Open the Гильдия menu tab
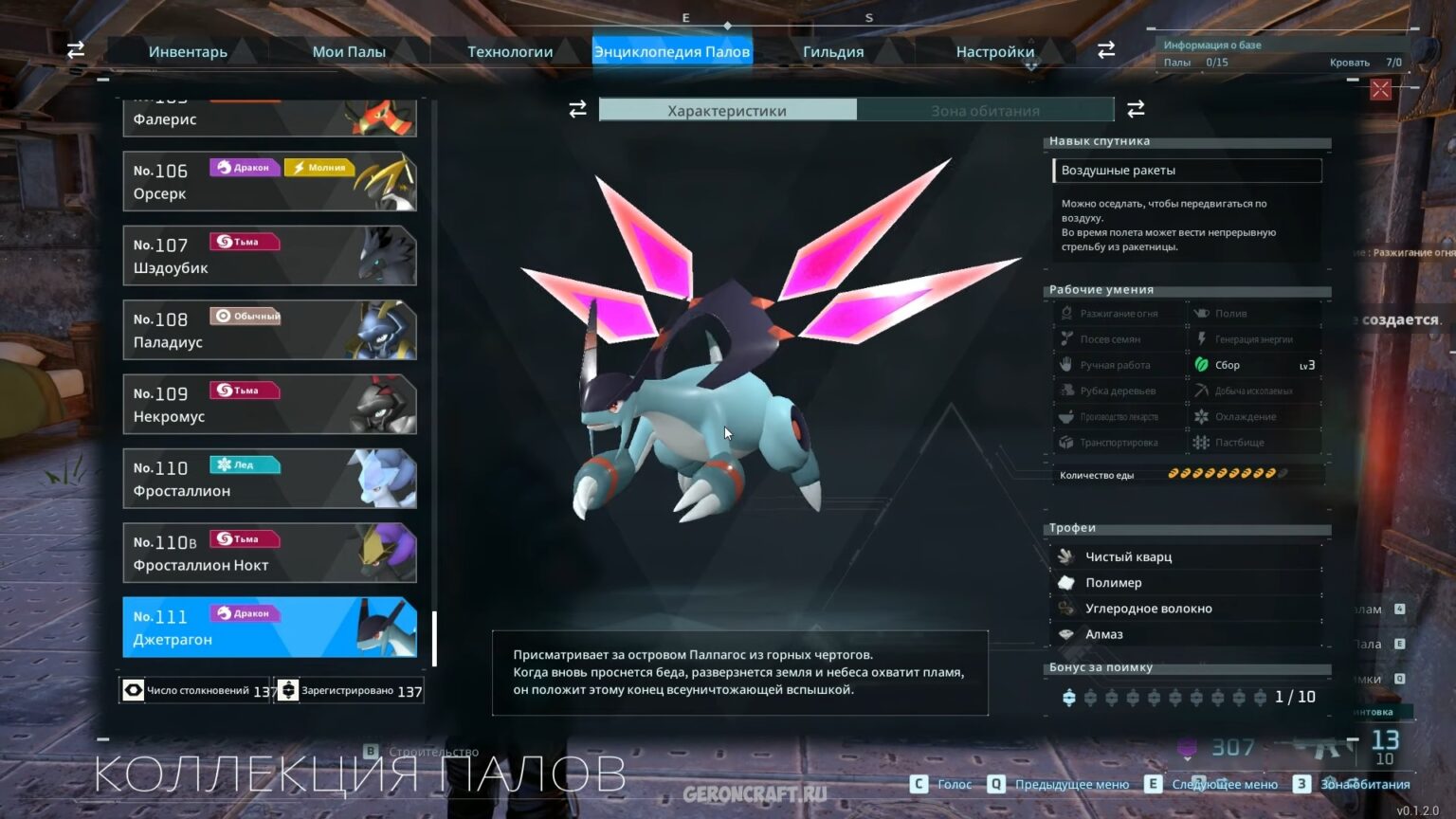This screenshot has width=1456, height=819. [x=832, y=51]
